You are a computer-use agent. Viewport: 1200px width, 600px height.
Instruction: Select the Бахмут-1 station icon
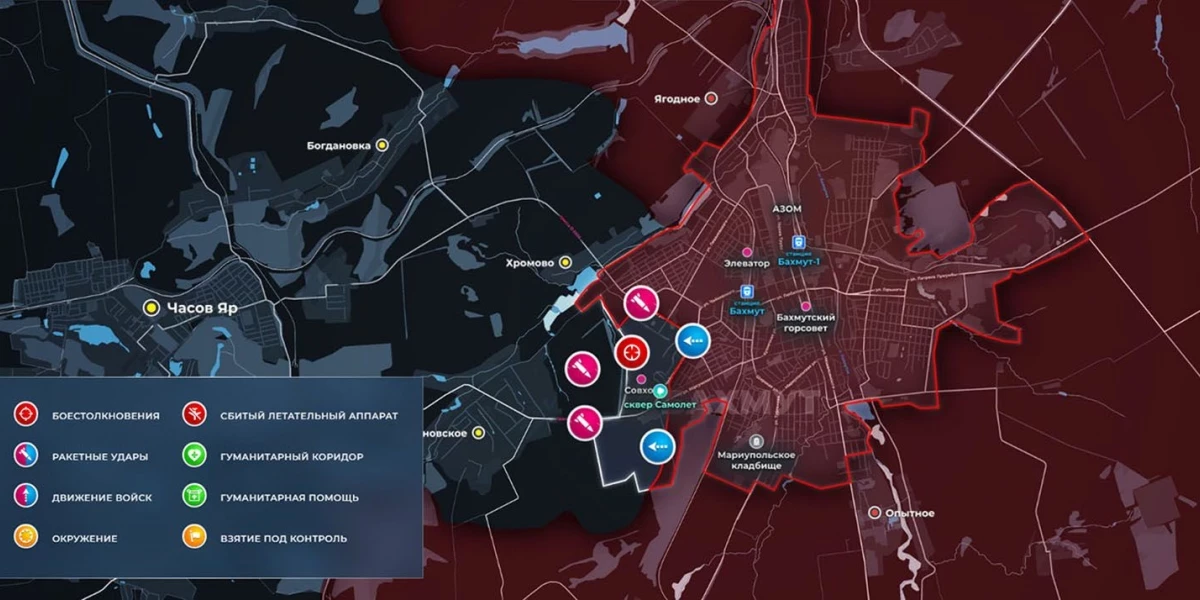click(798, 242)
